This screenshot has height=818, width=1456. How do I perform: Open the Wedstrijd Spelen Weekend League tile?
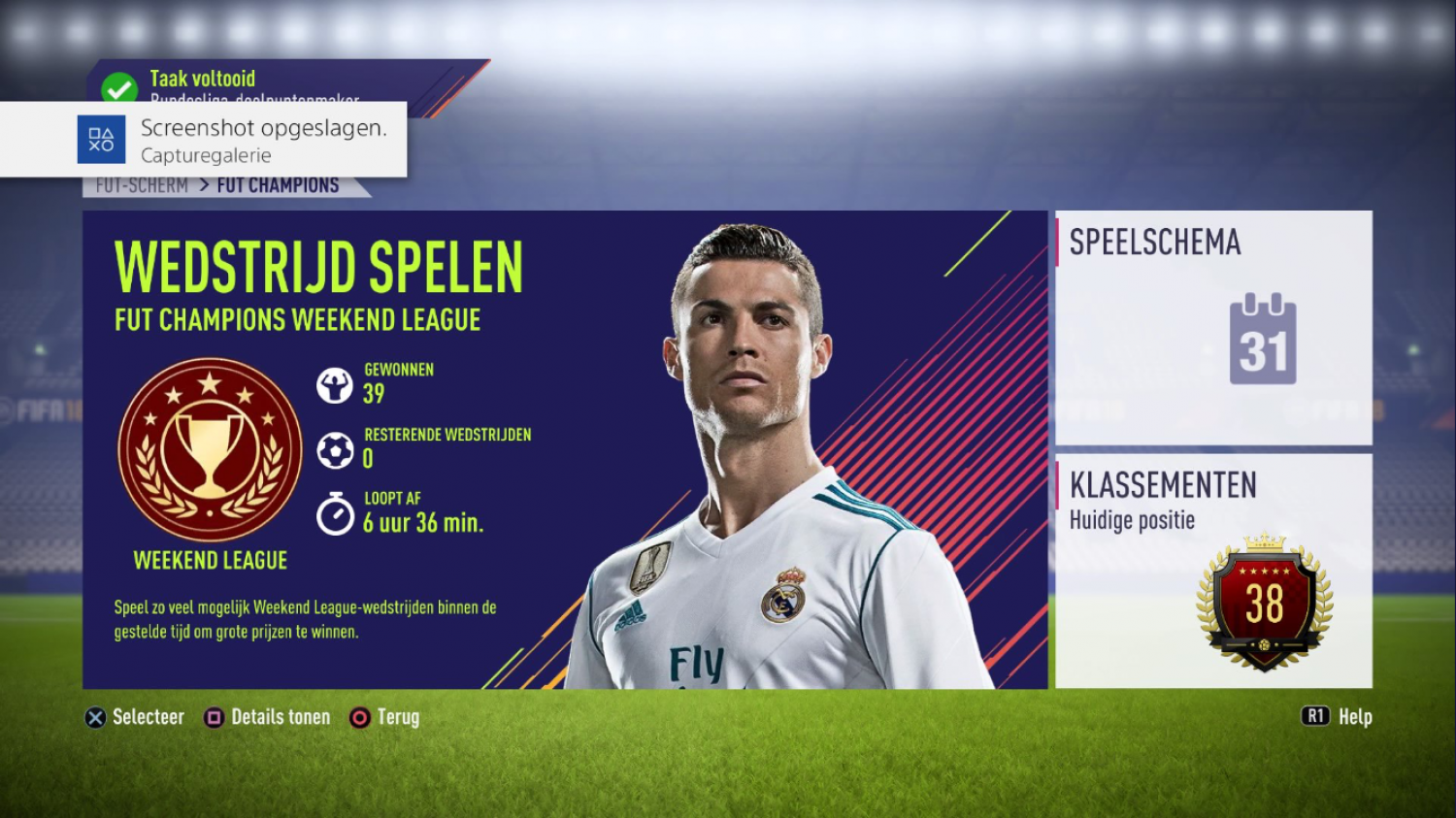point(563,449)
